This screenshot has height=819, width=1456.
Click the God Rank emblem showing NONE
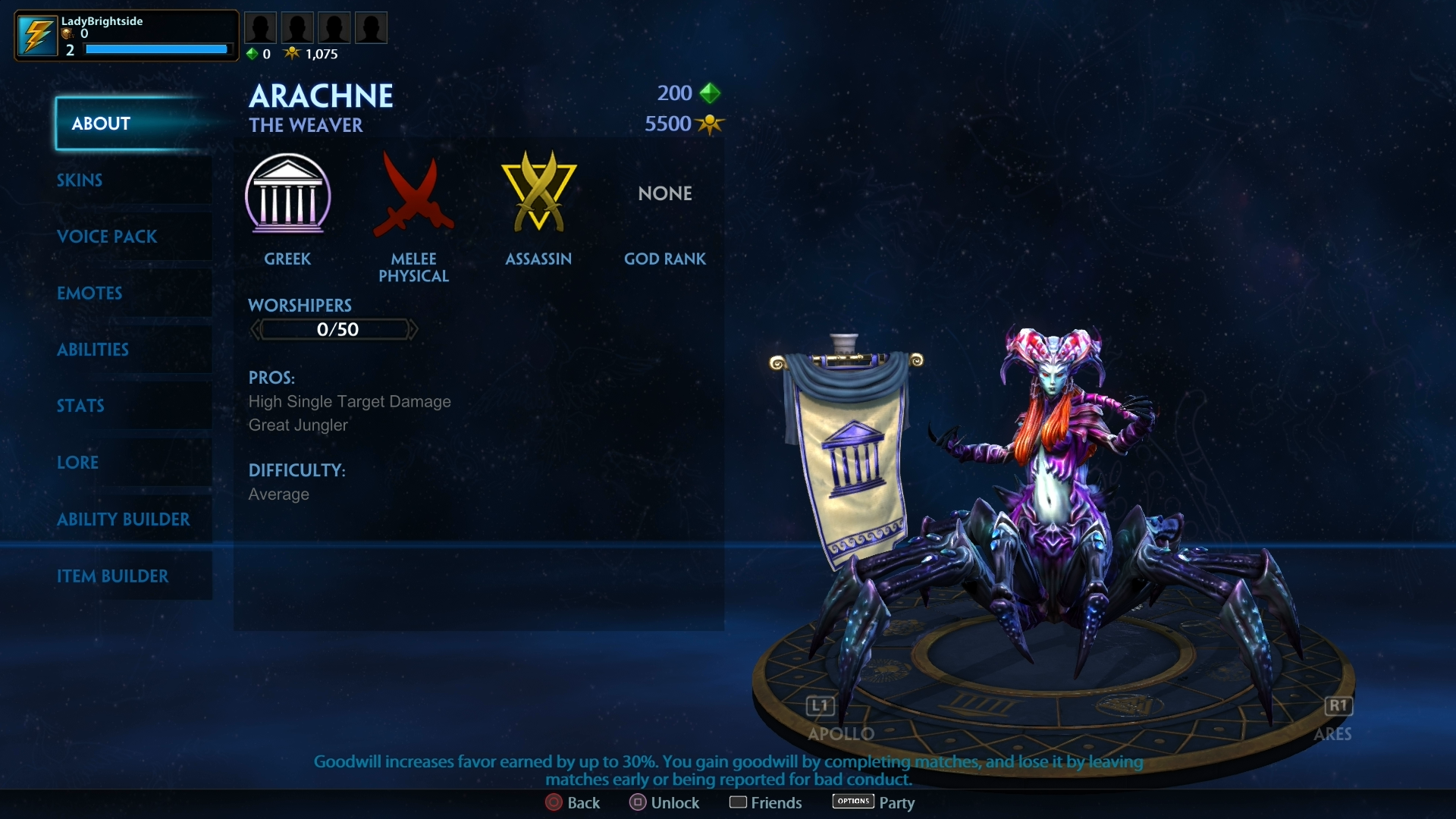pyautogui.click(x=665, y=193)
